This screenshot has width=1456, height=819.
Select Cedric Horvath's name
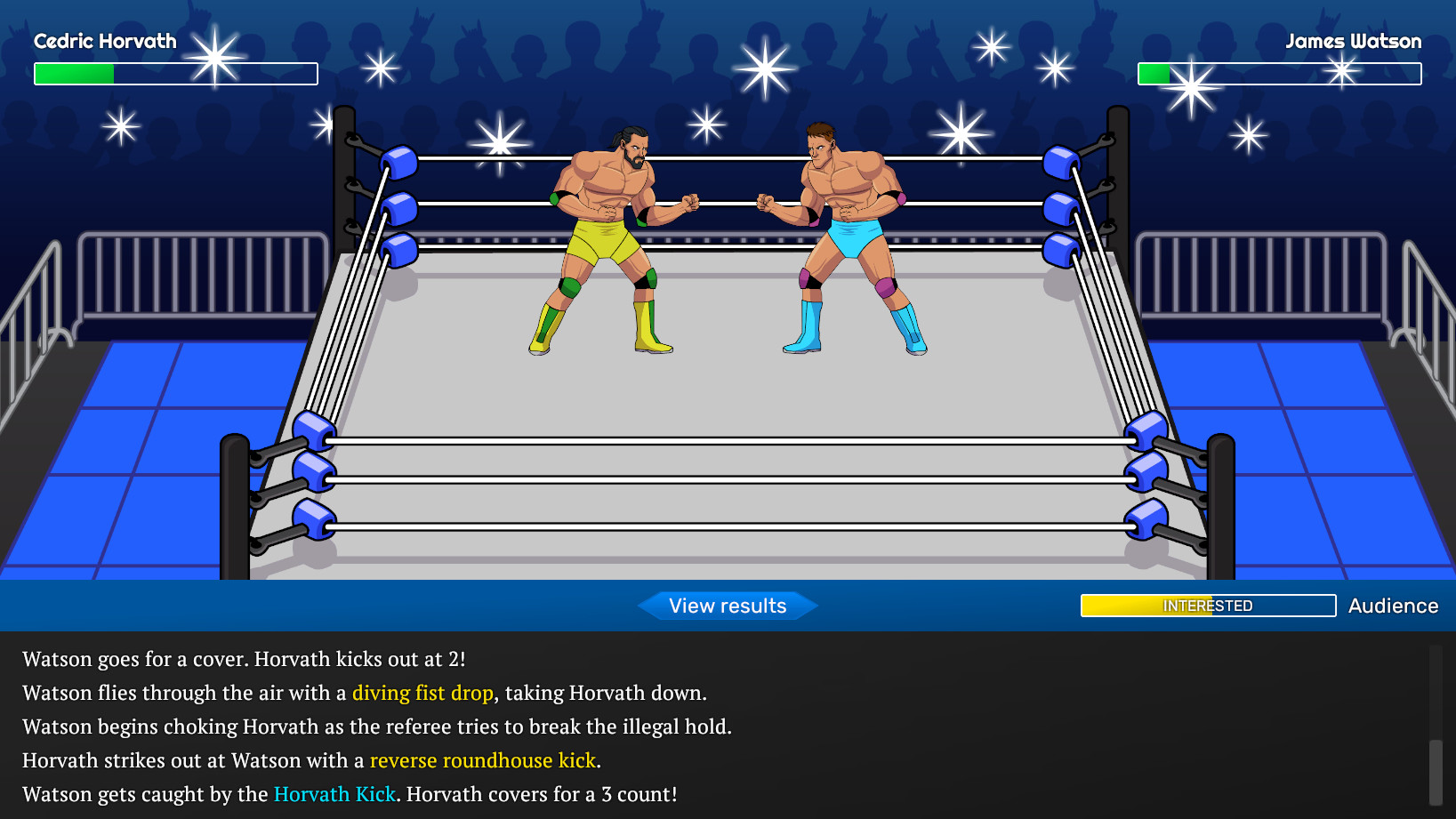tap(104, 41)
